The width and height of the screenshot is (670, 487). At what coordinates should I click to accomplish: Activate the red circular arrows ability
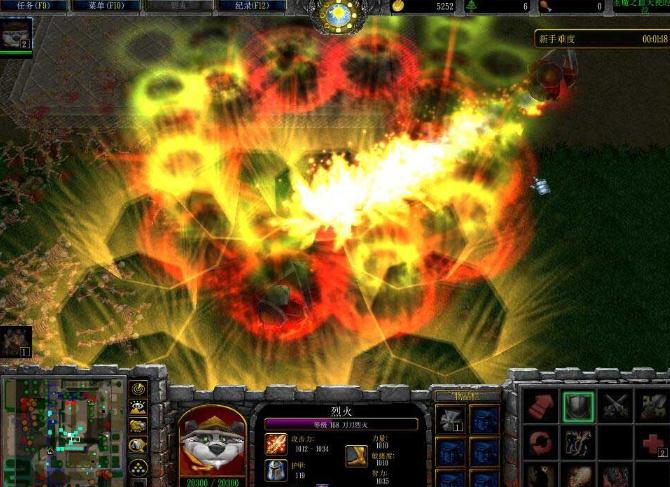pos(539,443)
